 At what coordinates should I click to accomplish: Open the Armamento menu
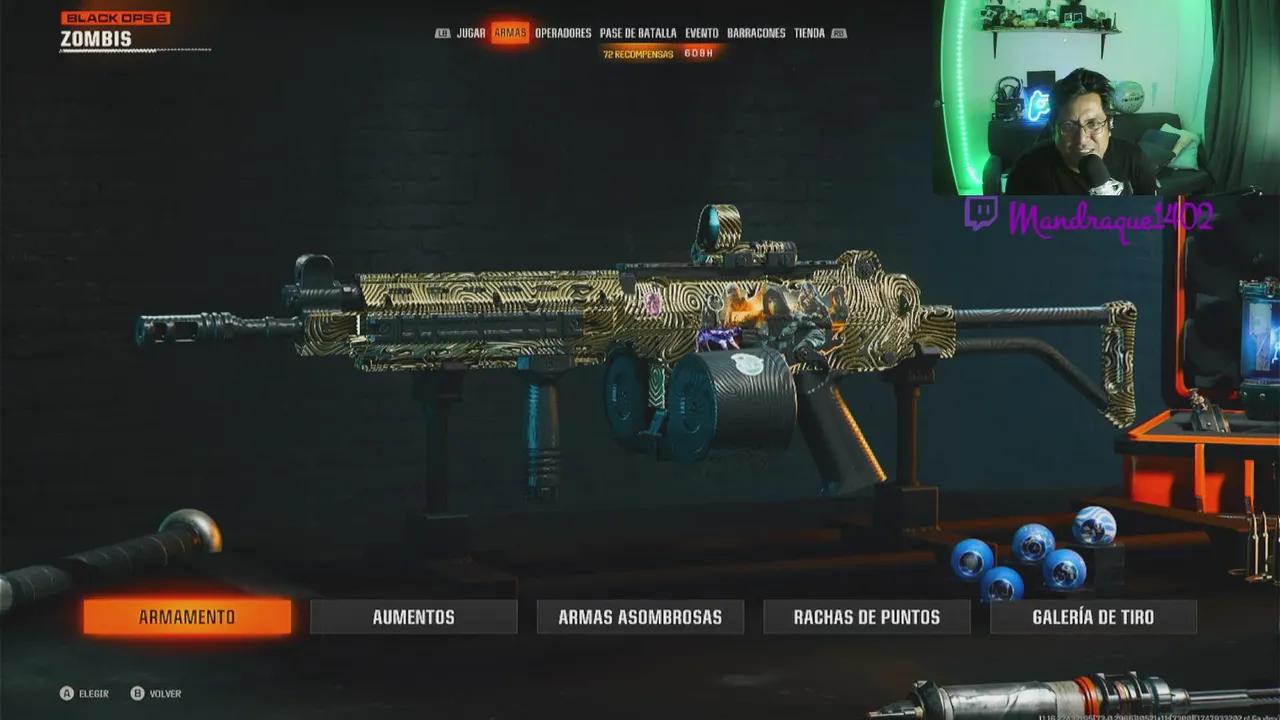click(x=187, y=617)
